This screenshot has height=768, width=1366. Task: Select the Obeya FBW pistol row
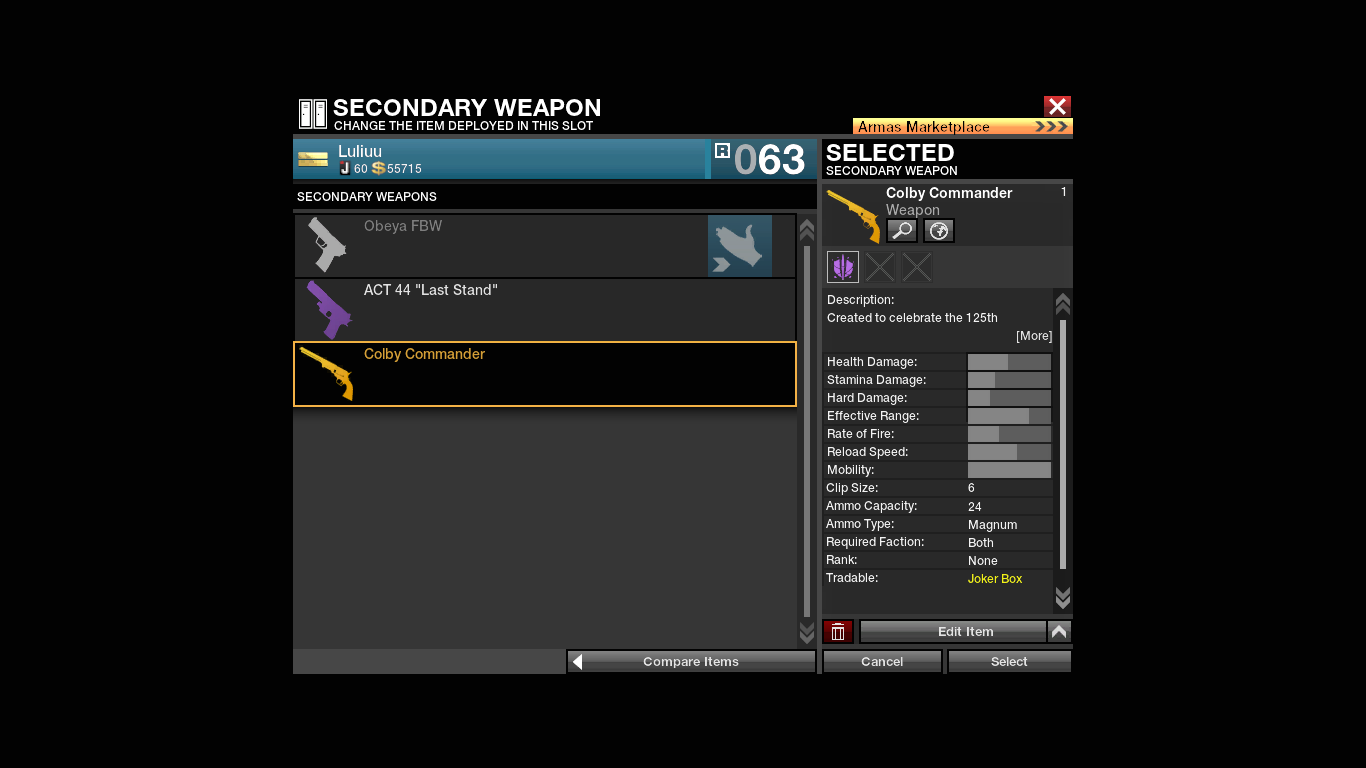coord(545,246)
